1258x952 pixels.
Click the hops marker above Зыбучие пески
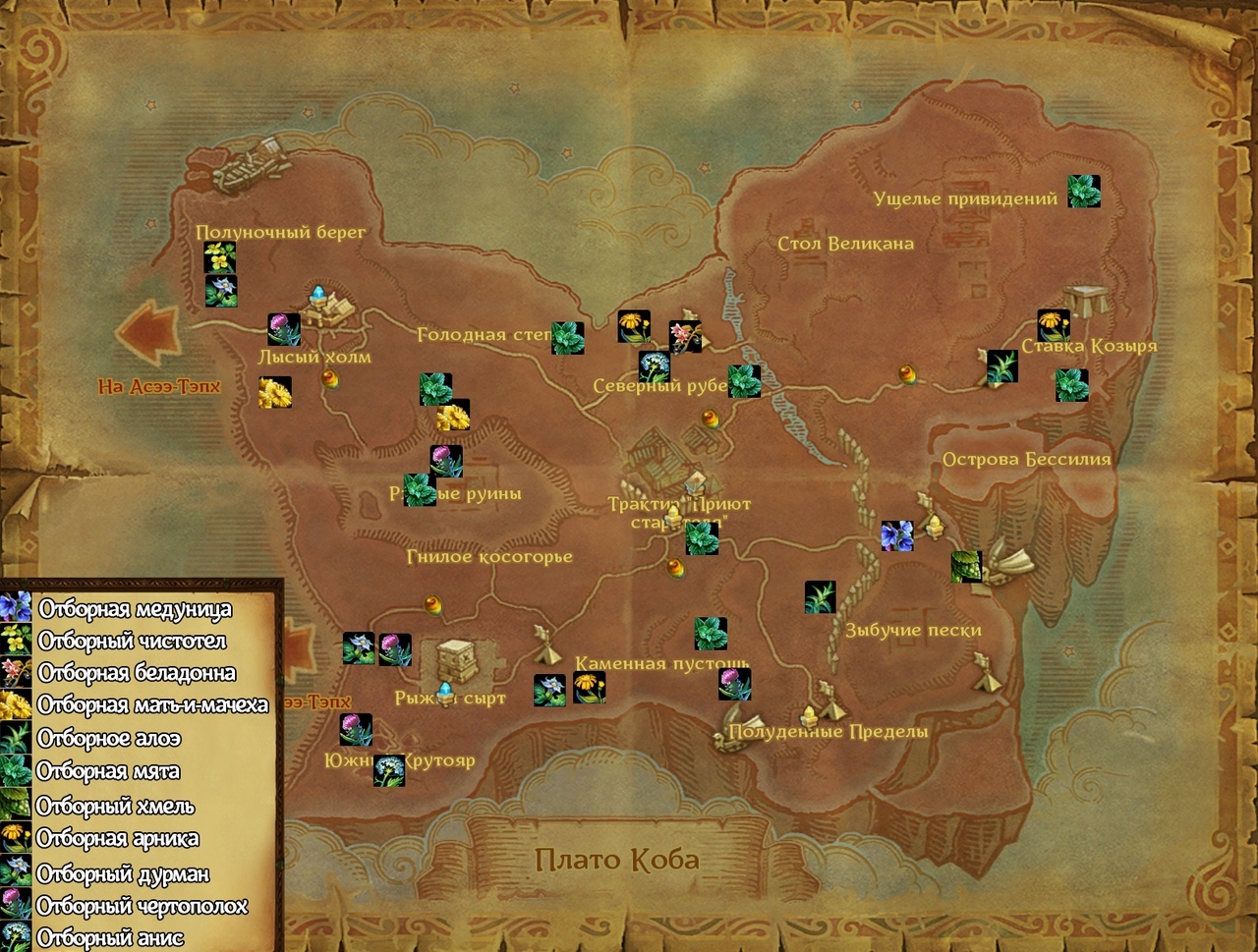966,566
